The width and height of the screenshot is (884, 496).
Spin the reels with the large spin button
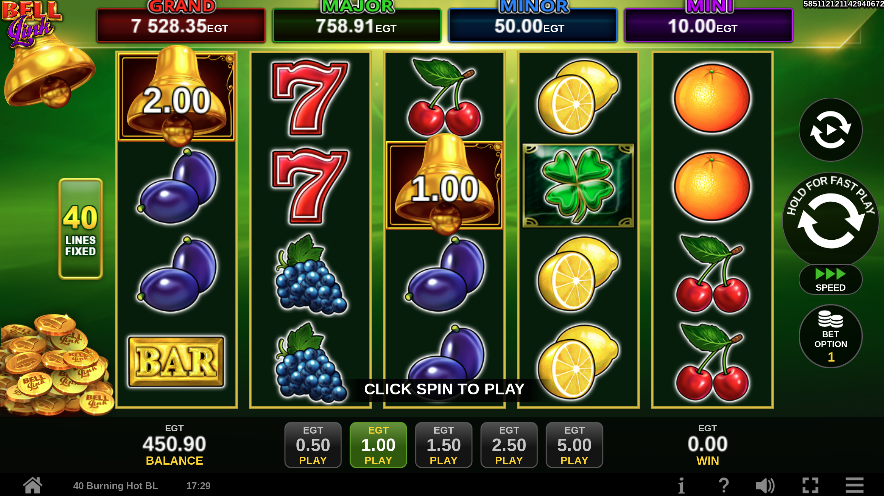pos(830,222)
